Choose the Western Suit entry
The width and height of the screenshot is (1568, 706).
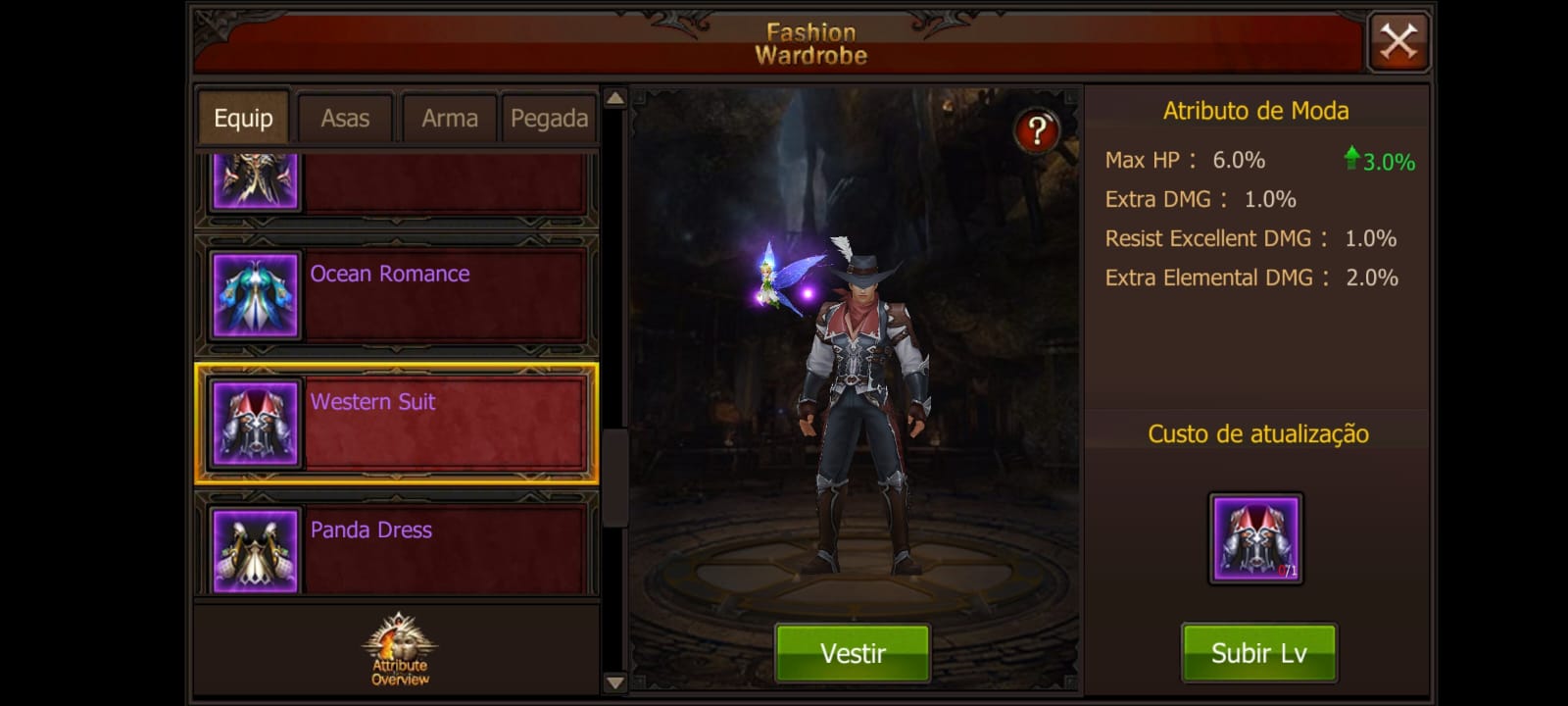[x=397, y=423]
